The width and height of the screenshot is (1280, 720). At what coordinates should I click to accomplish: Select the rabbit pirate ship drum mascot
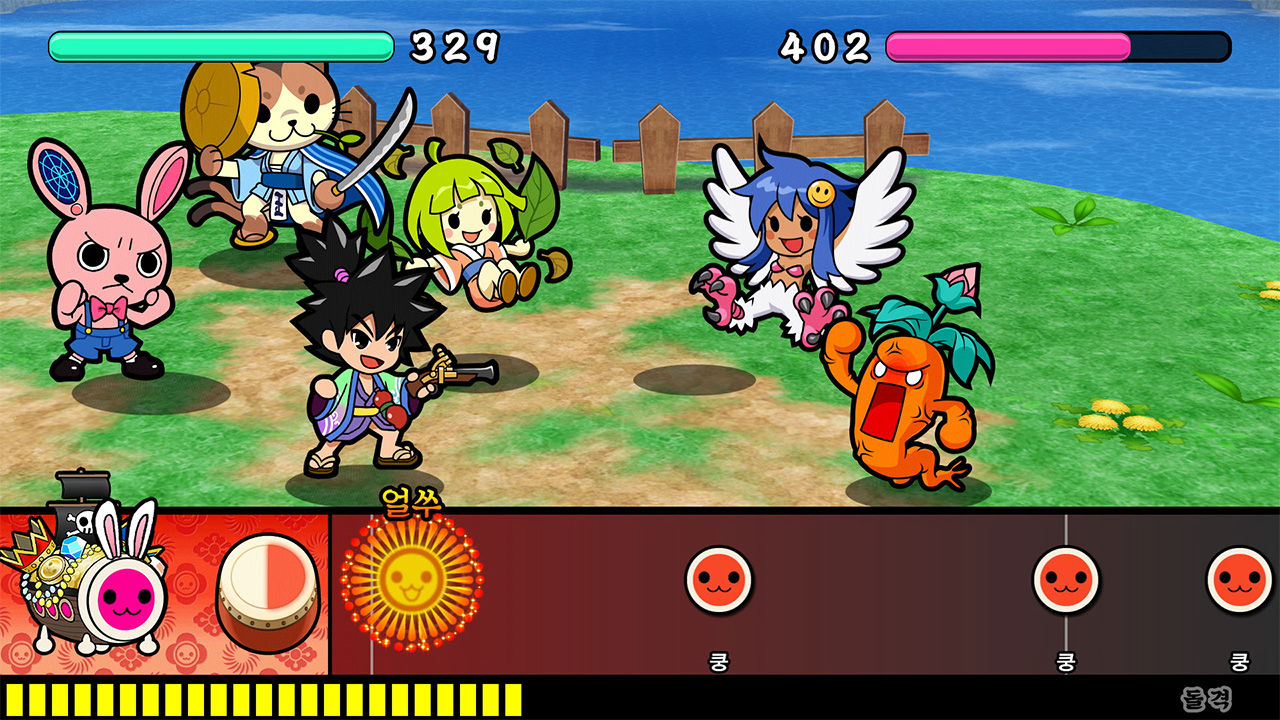coord(90,585)
